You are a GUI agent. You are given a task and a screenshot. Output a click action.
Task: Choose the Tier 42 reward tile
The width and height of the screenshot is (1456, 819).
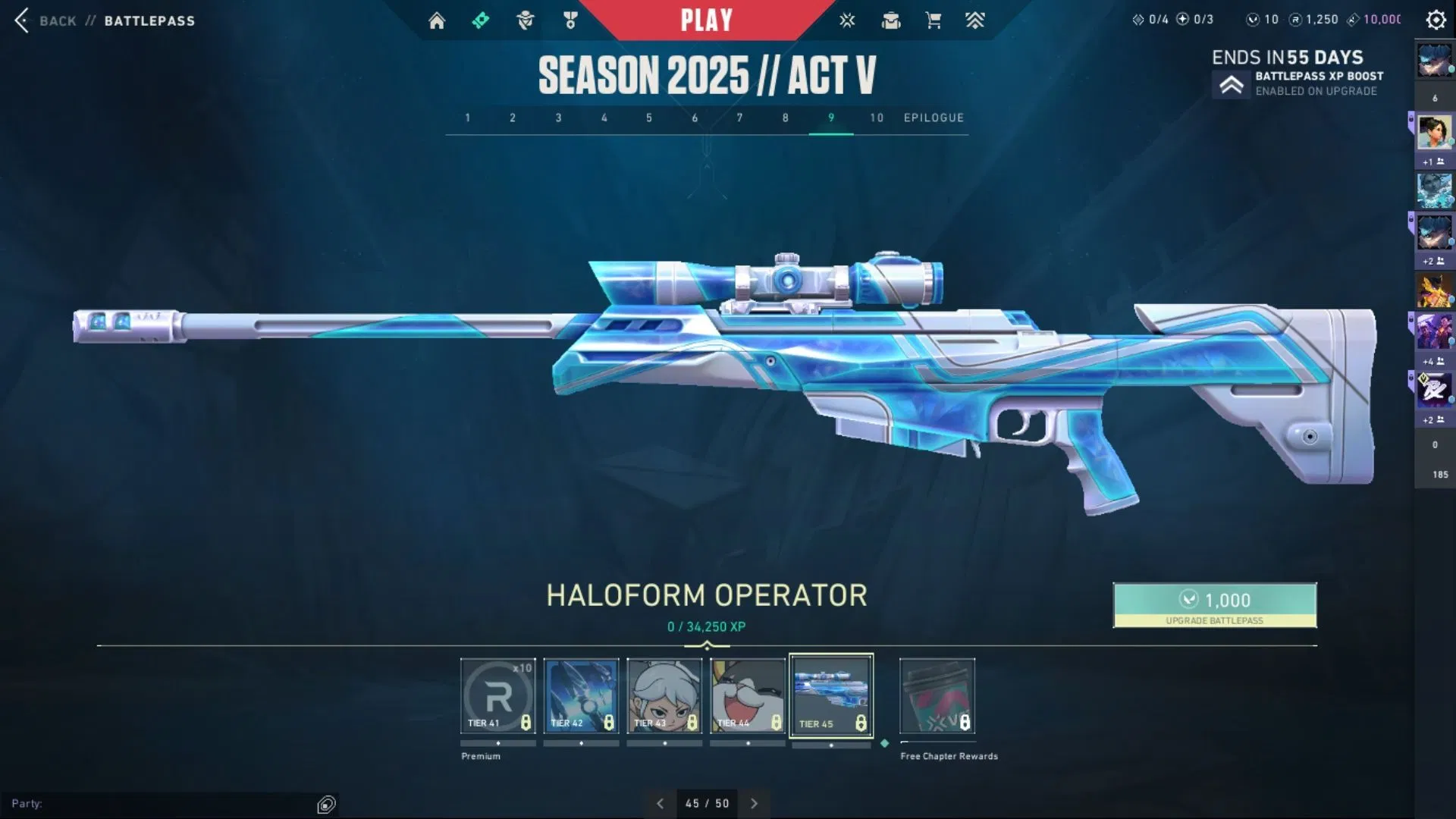pyautogui.click(x=581, y=695)
